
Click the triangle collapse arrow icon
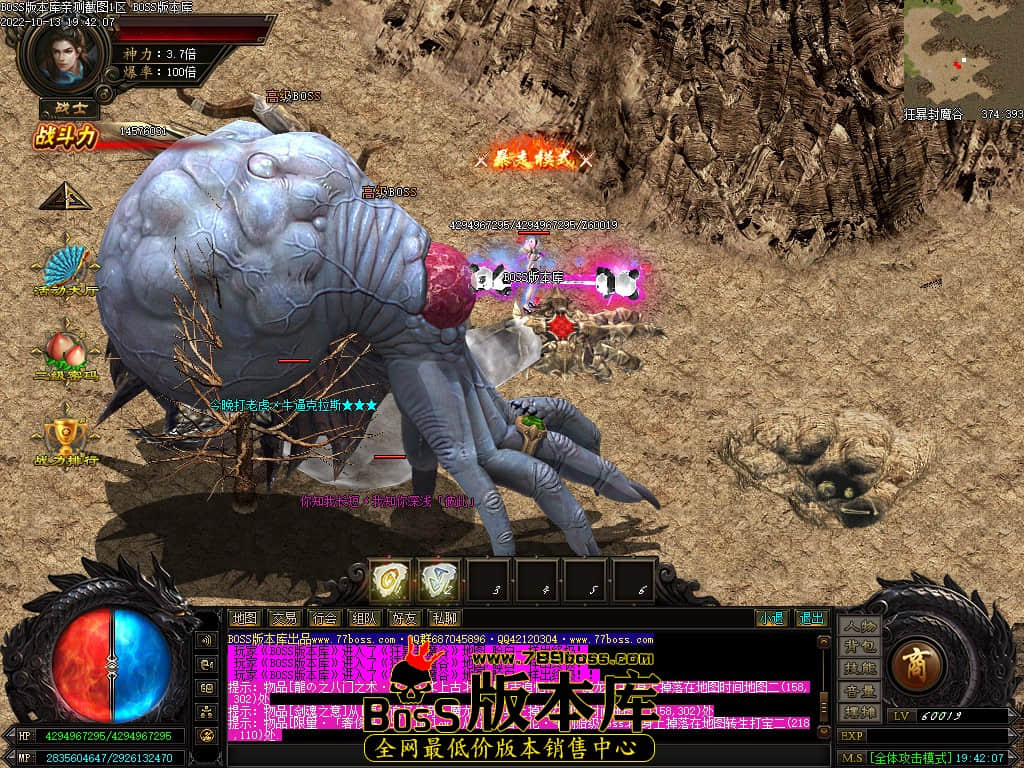point(65,196)
